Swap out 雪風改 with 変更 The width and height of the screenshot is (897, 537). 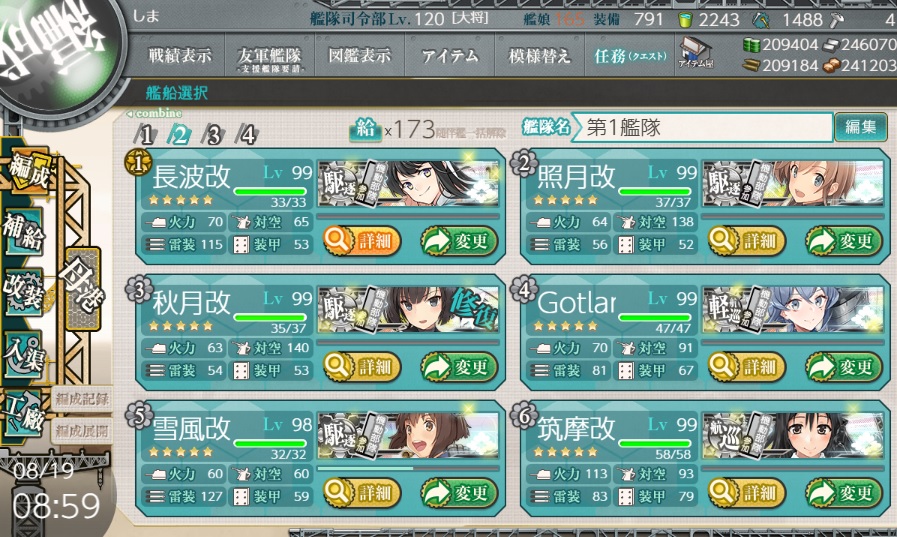pos(458,492)
